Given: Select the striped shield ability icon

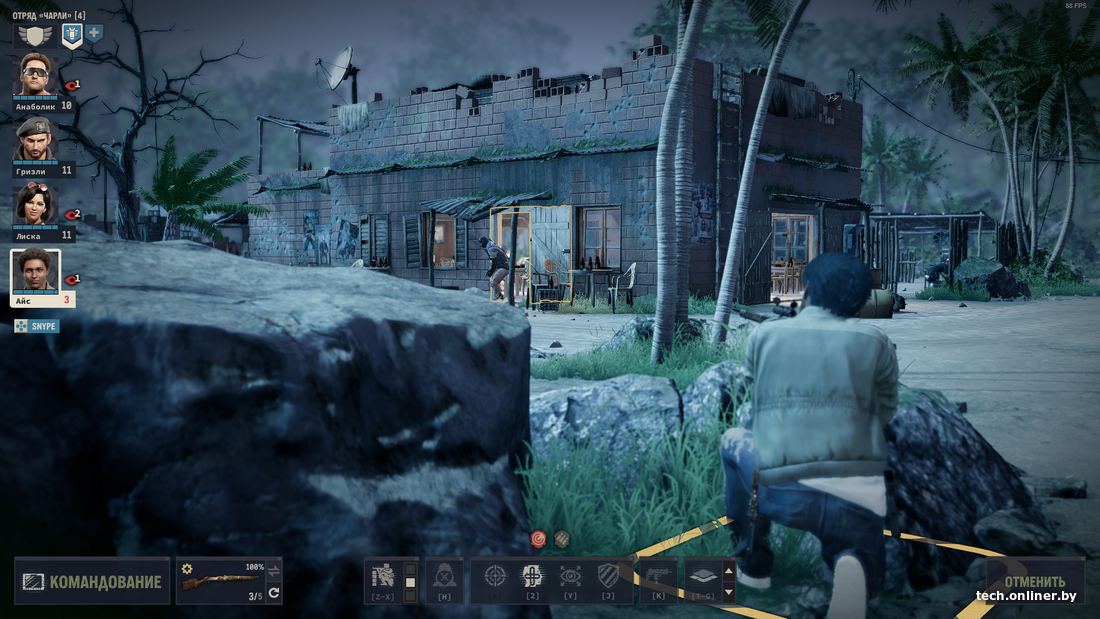Looking at the screenshot, I should pos(607,577).
